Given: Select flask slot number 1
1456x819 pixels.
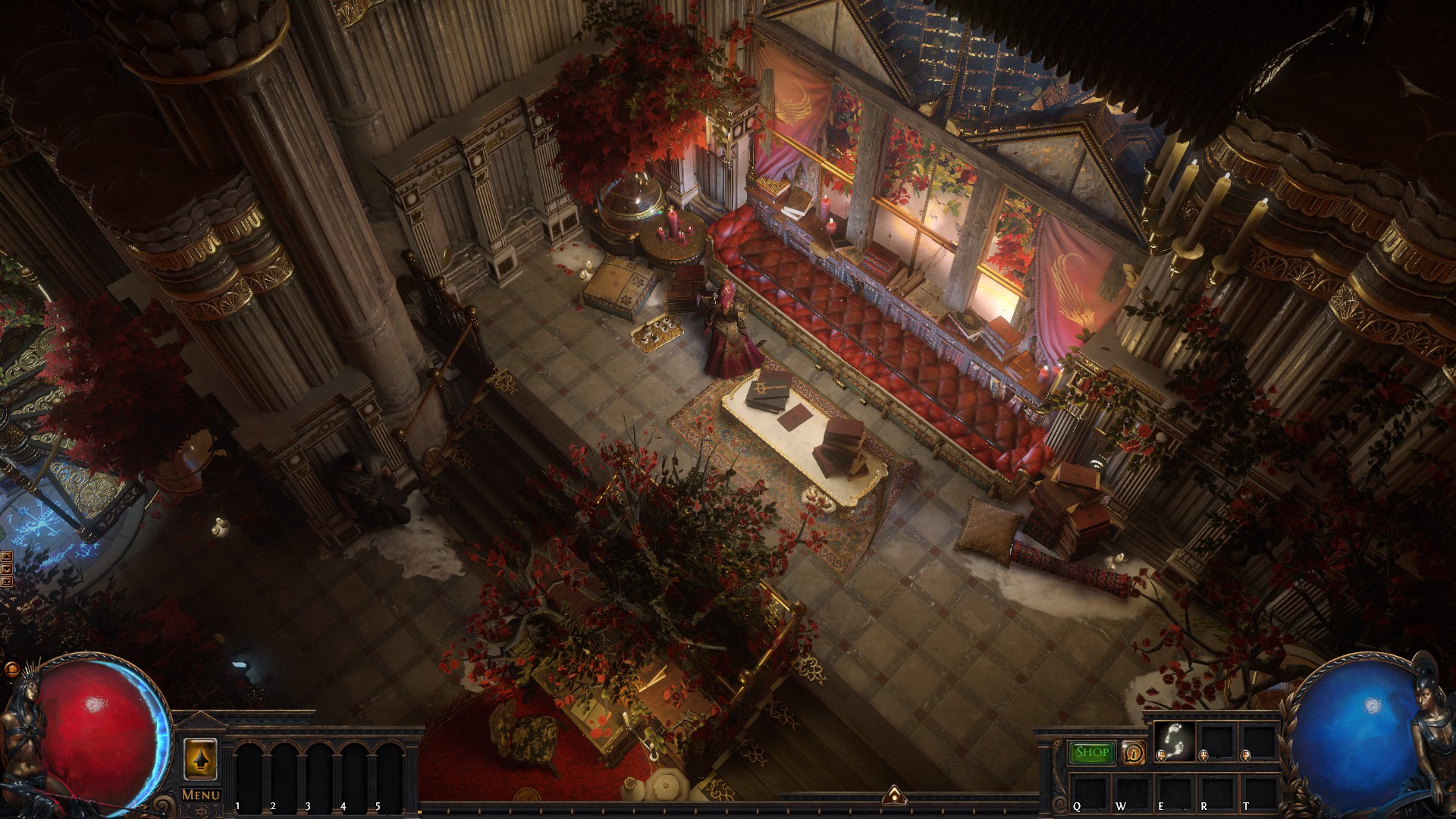Looking at the screenshot, I should tap(251, 773).
